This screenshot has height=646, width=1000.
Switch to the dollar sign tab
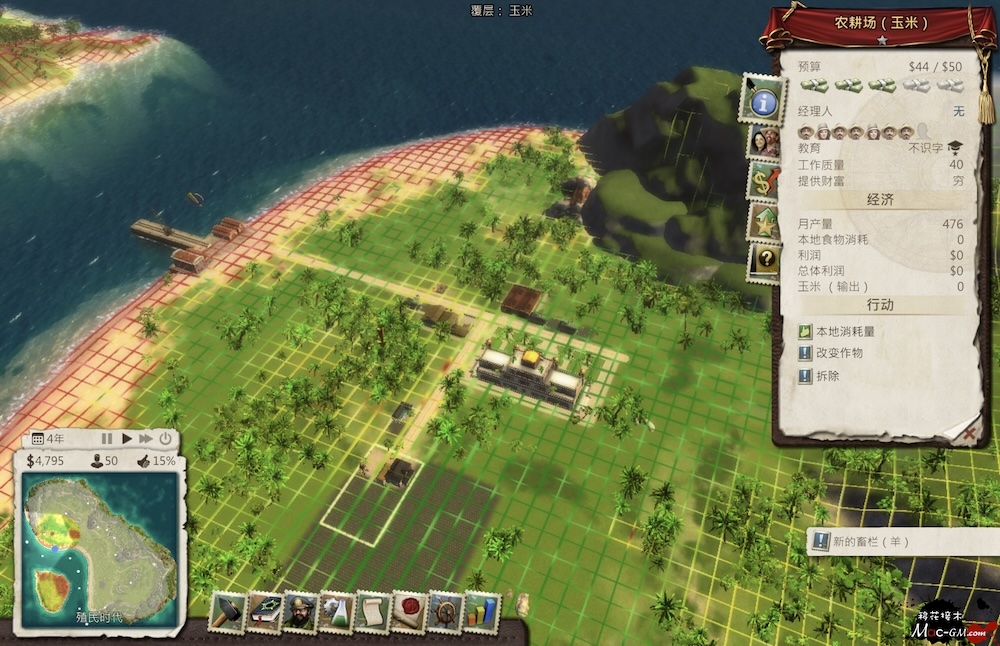[766, 182]
